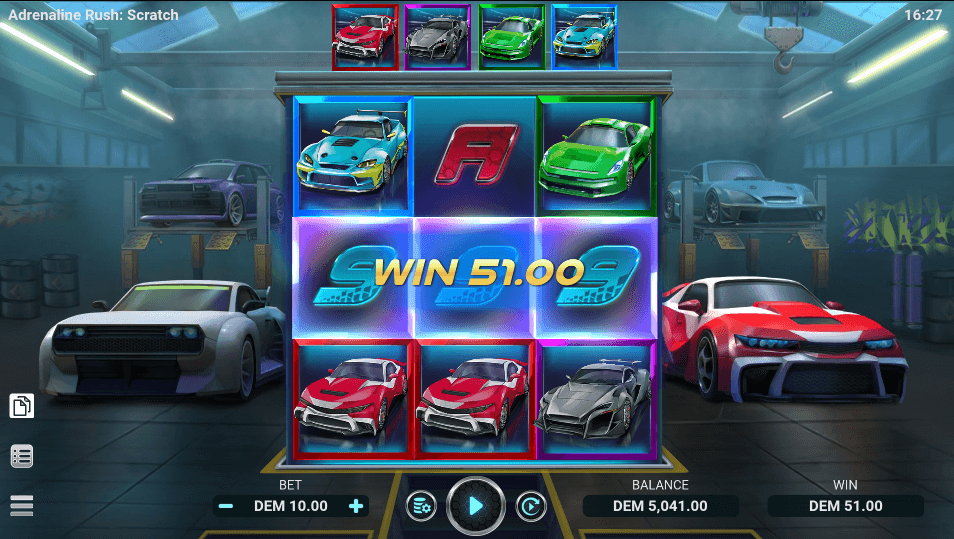Screen dimensions: 954x539
Task: Open the hamburger menu
Action: pyautogui.click(x=22, y=505)
